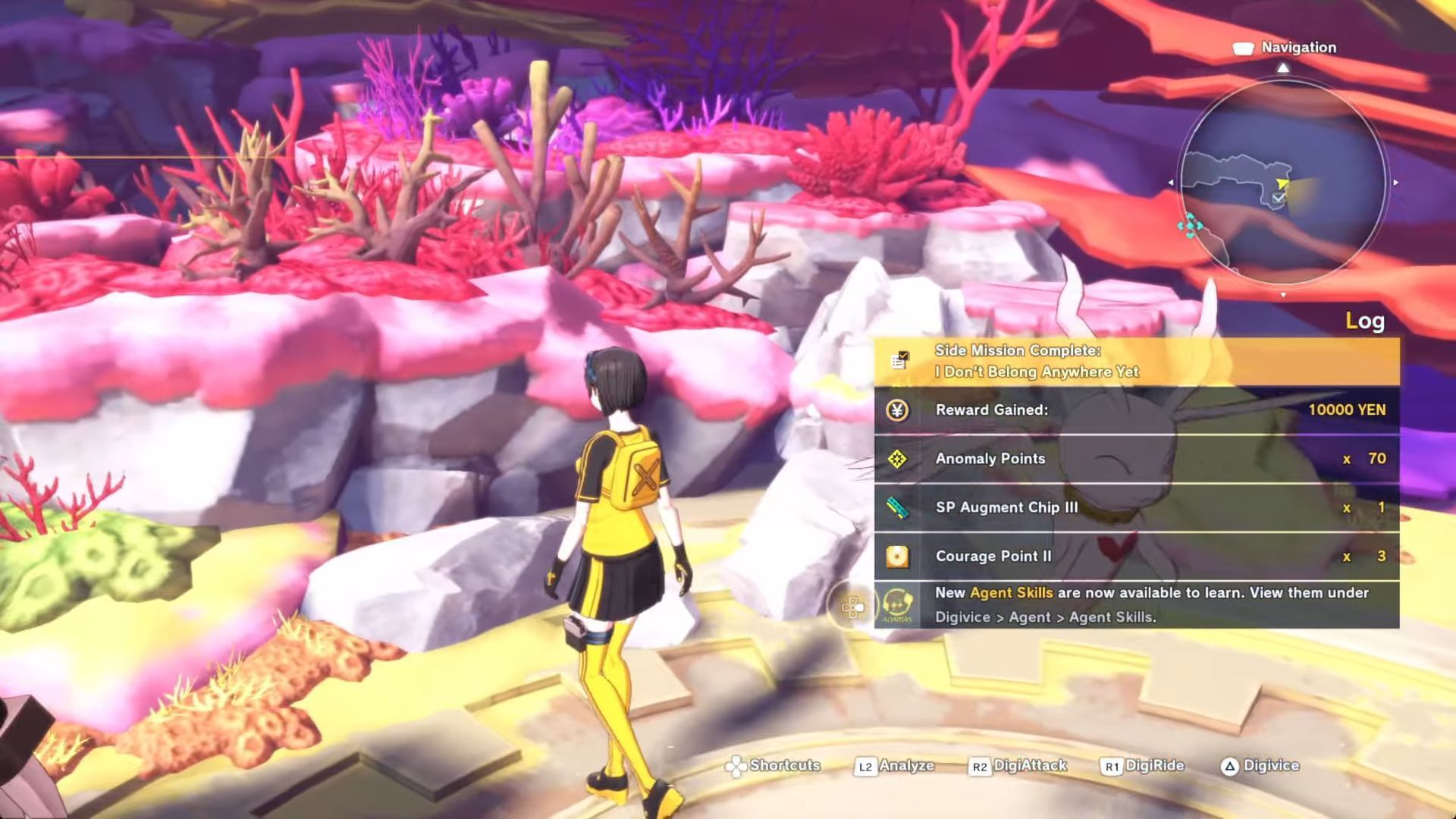The width and height of the screenshot is (1456, 819).
Task: Click the teal quest marker on minimap
Action: [1190, 225]
